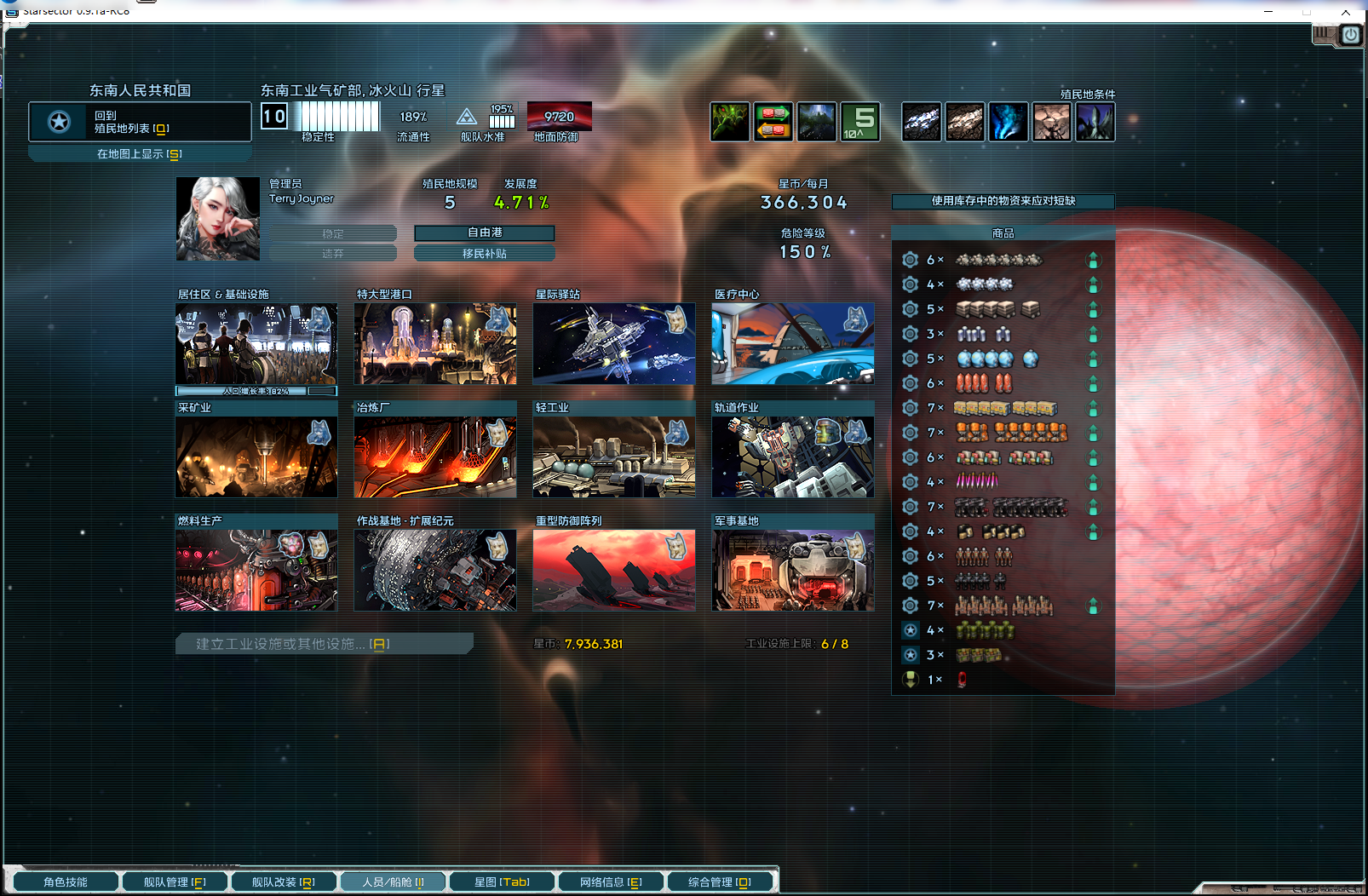Toggle the 自由港 free port option
The width and height of the screenshot is (1368, 896).
tap(484, 233)
